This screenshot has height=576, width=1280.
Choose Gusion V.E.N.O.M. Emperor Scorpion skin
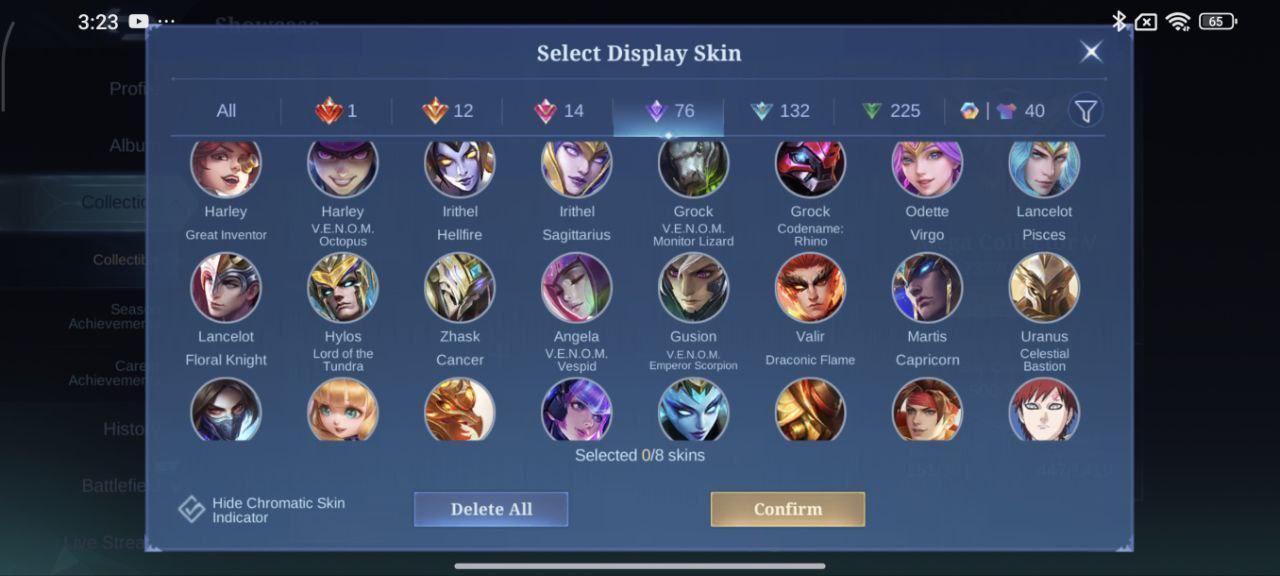point(693,288)
